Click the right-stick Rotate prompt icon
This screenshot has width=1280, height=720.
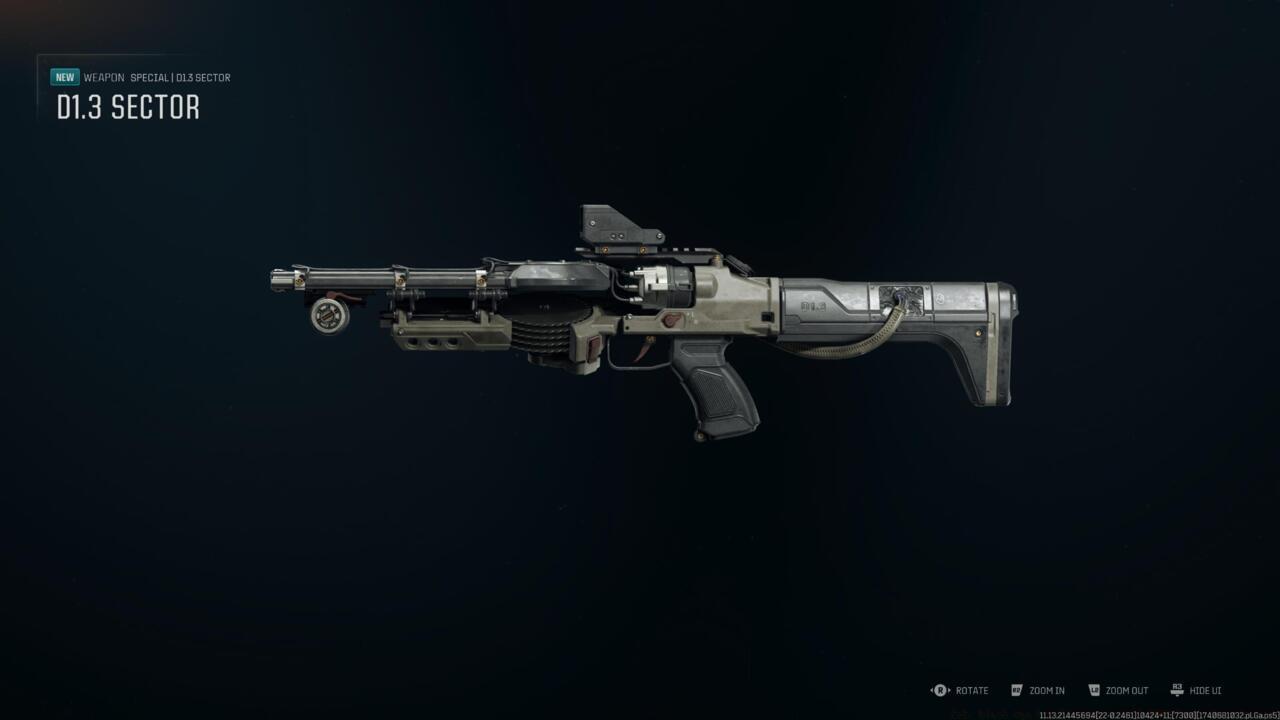tap(938, 690)
